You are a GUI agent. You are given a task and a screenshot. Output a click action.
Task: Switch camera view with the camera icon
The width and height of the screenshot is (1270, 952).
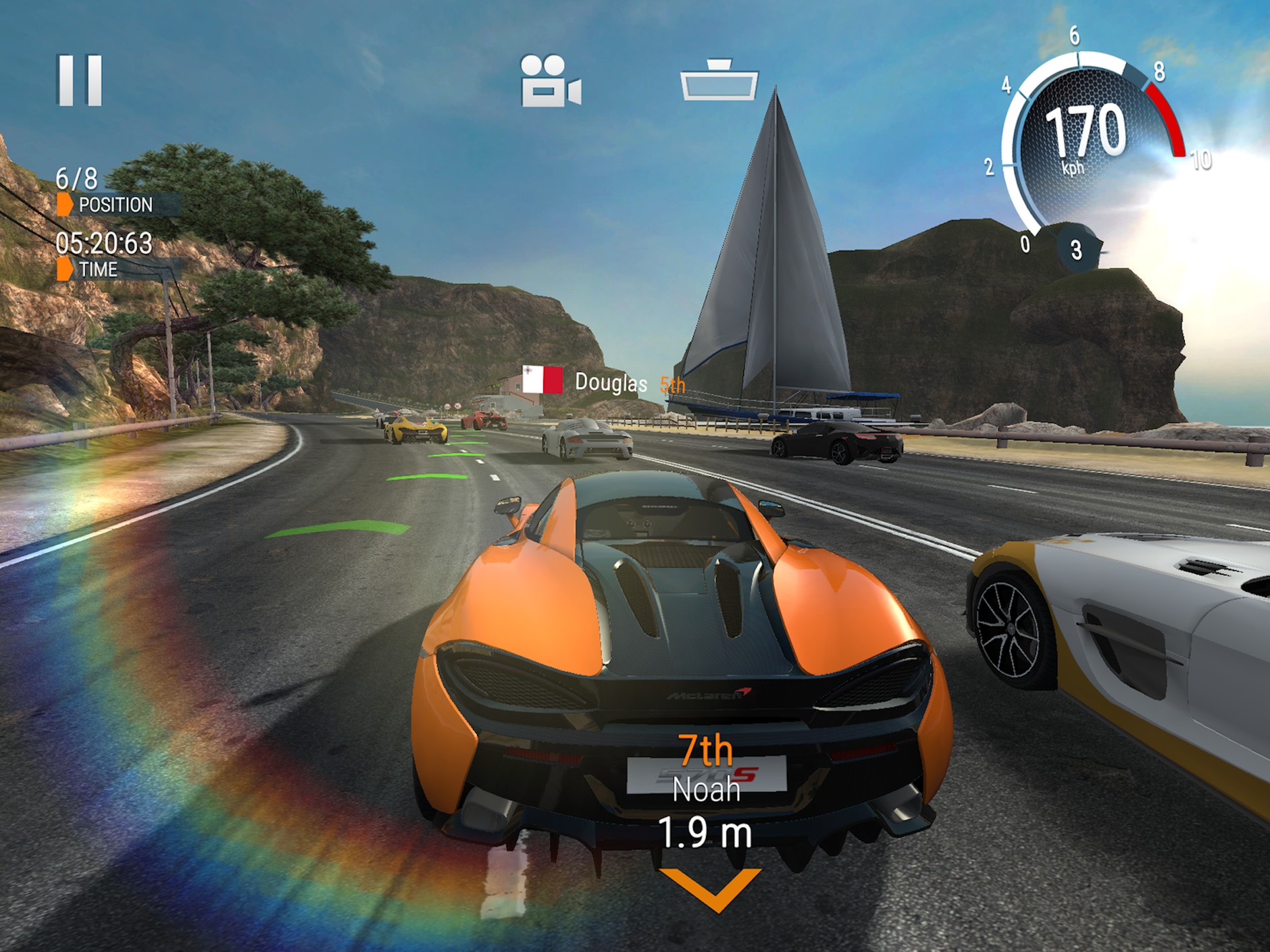pyautogui.click(x=550, y=81)
